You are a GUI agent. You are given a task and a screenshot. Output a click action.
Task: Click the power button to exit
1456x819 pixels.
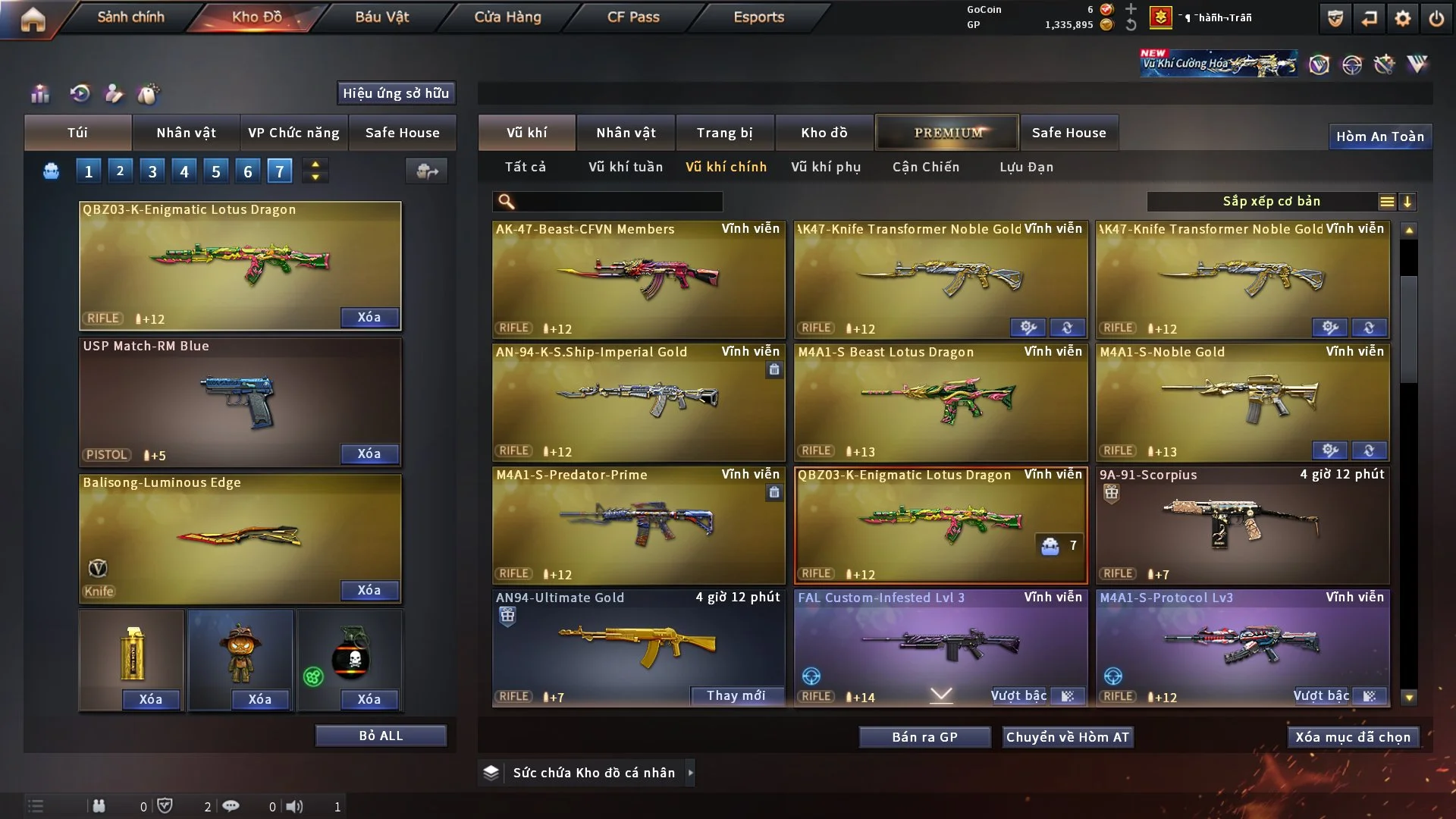[1436, 18]
